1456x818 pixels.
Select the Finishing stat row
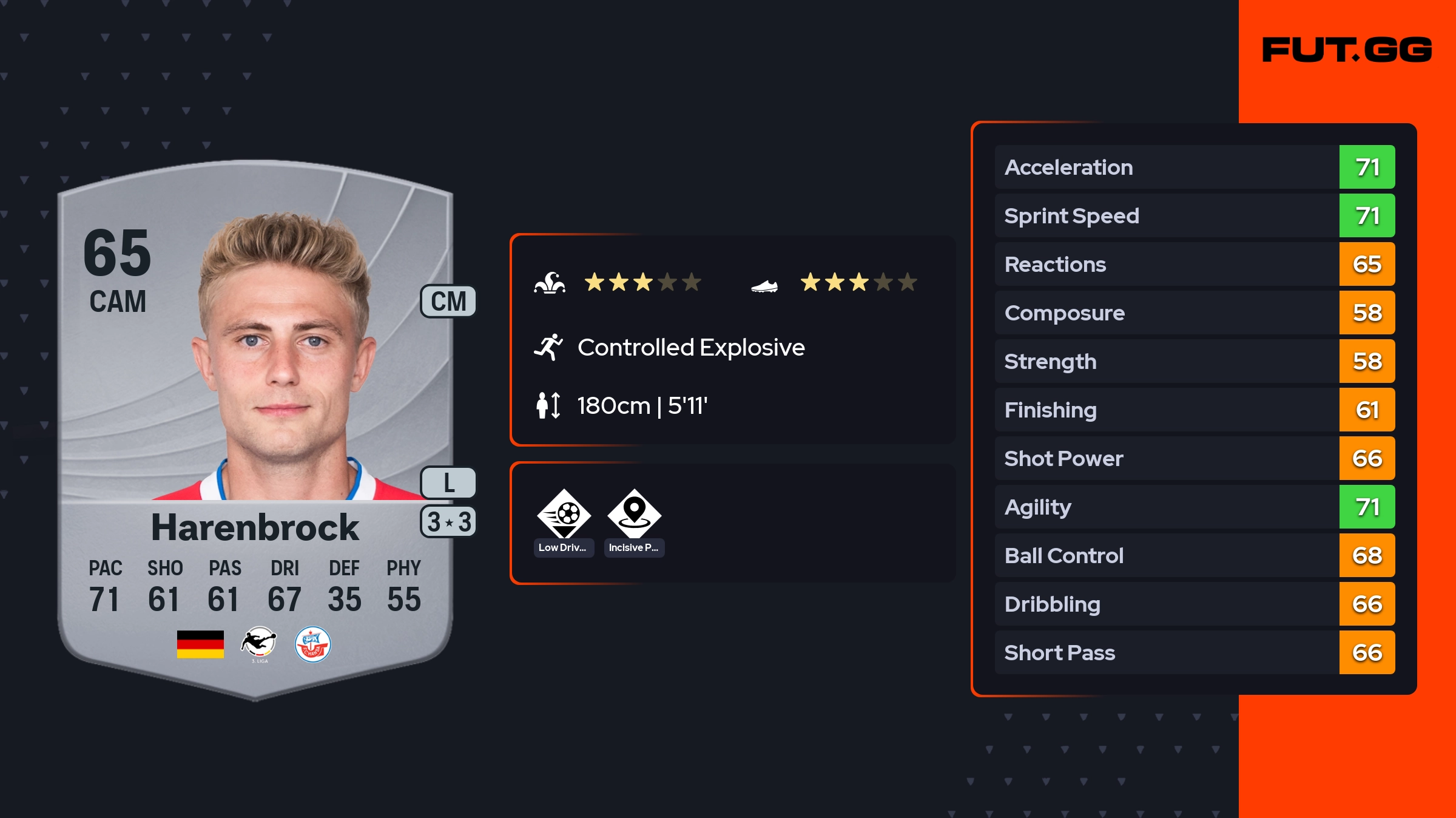coord(1194,410)
